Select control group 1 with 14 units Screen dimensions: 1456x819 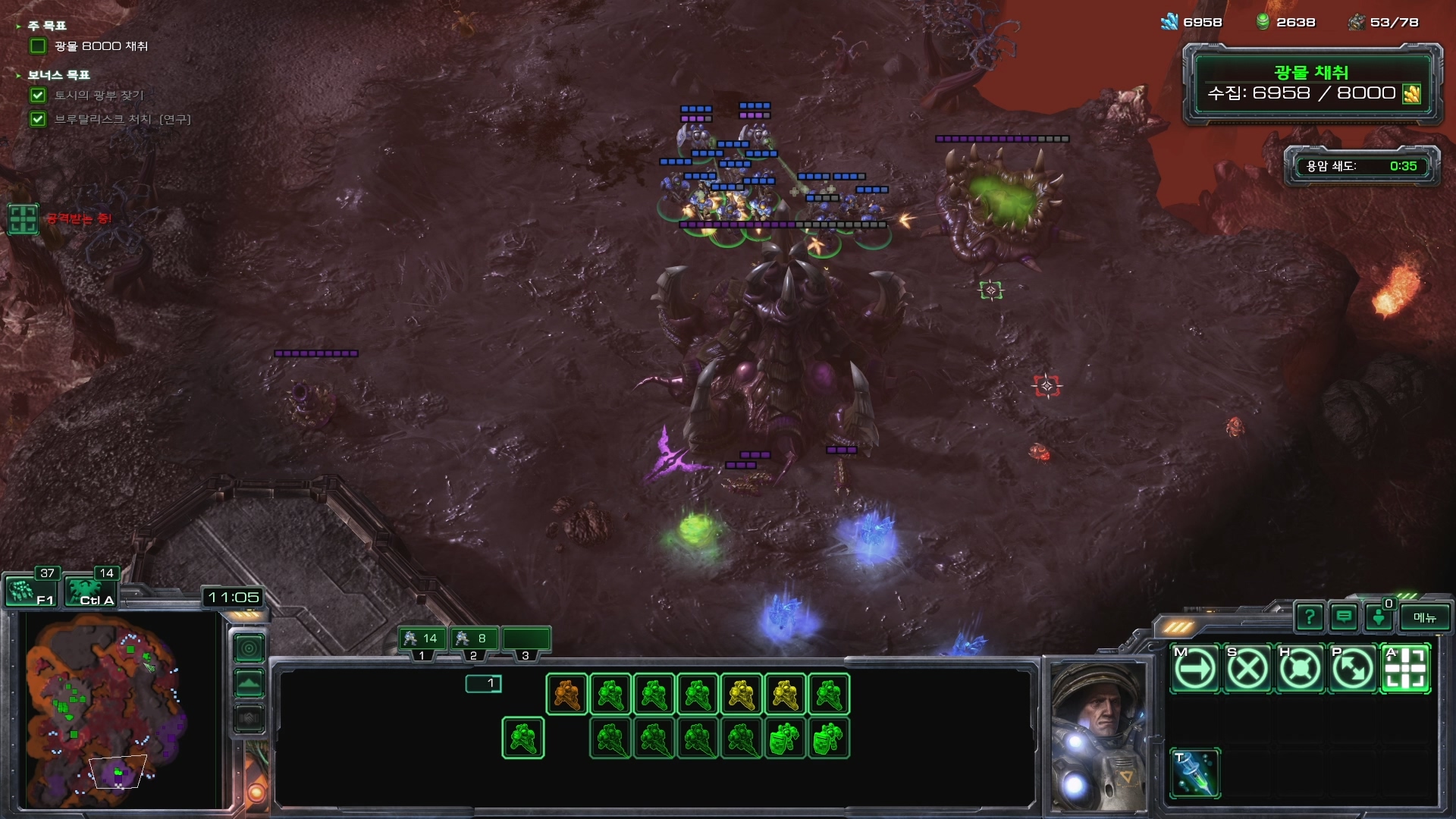click(x=422, y=639)
